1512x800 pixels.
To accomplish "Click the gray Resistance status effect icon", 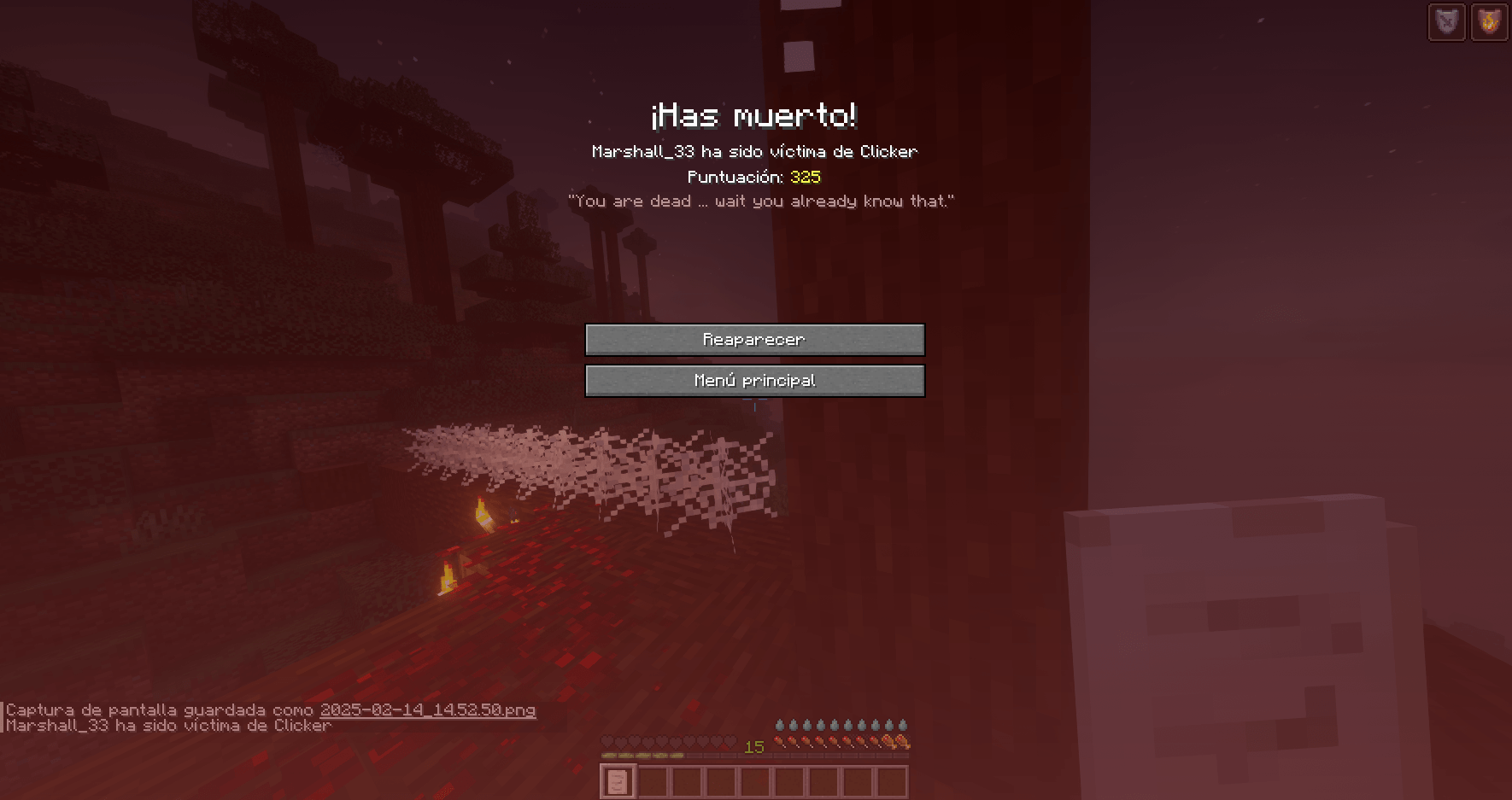I will point(1446,22).
